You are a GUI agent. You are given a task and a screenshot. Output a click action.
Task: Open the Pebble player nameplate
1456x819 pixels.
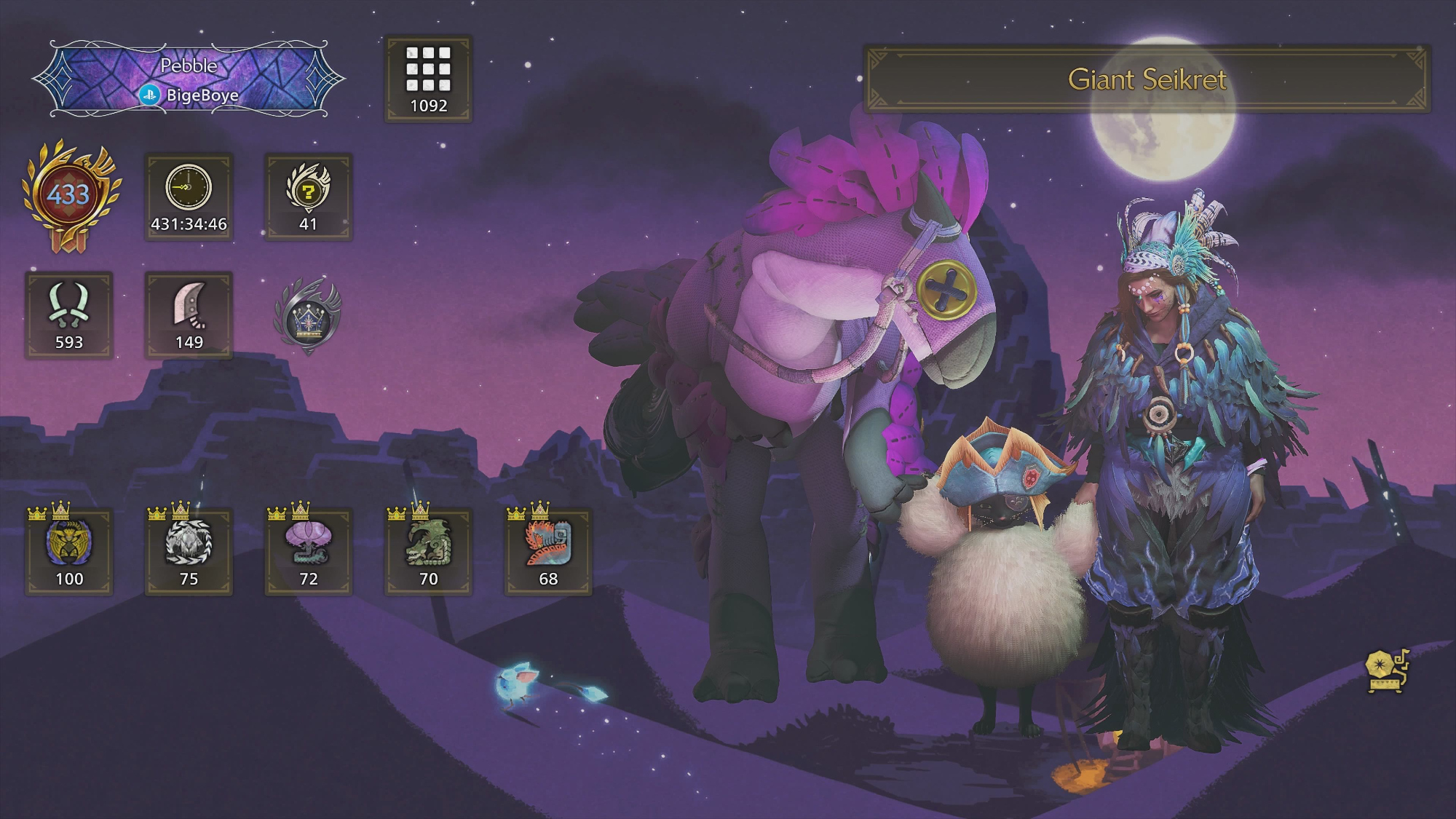[x=189, y=79]
